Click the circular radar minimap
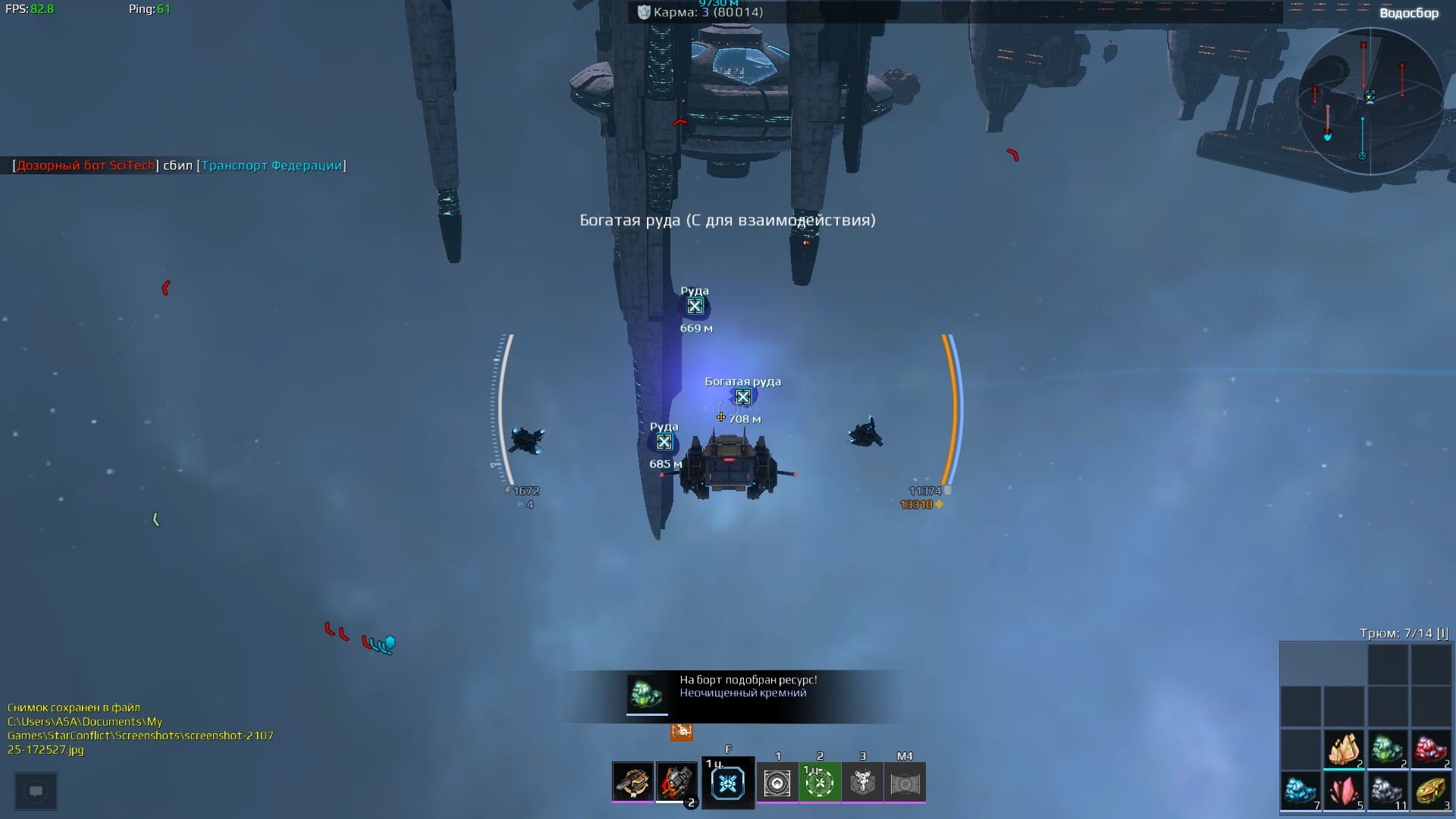Viewport: 1456px width, 819px height. pyautogui.click(x=1370, y=102)
